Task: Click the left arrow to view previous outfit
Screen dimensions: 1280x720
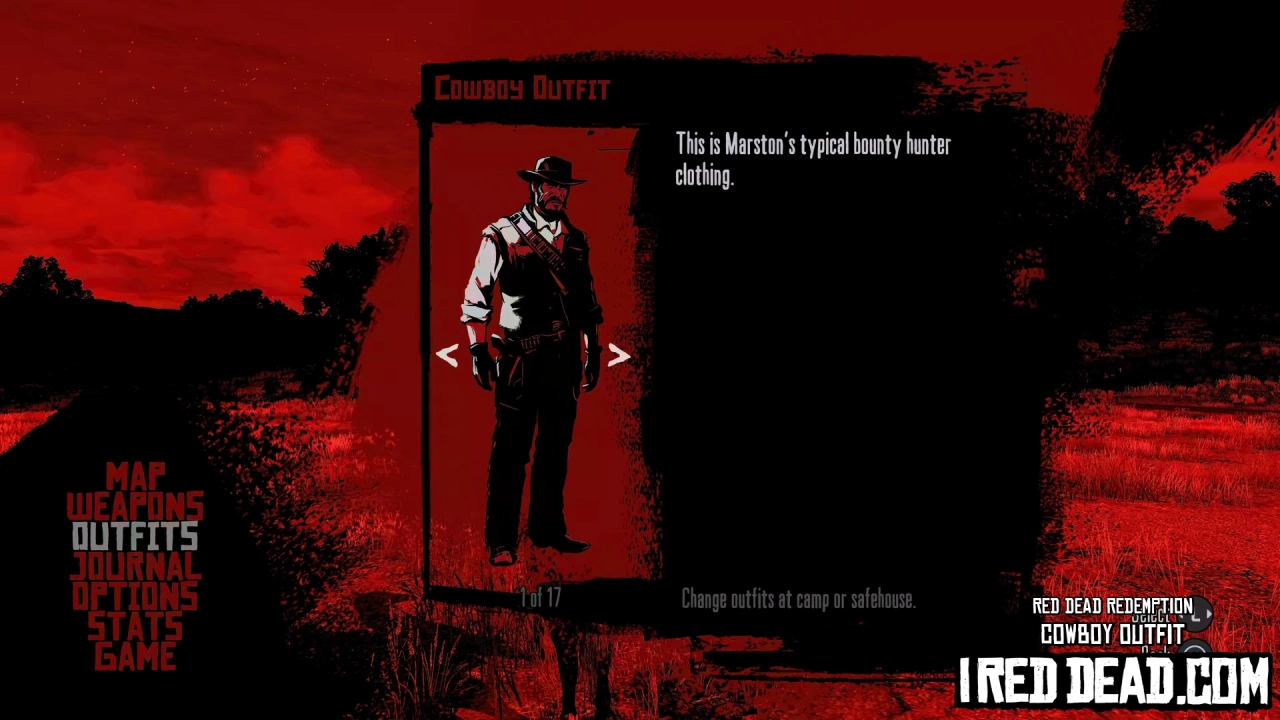Action: (447, 356)
